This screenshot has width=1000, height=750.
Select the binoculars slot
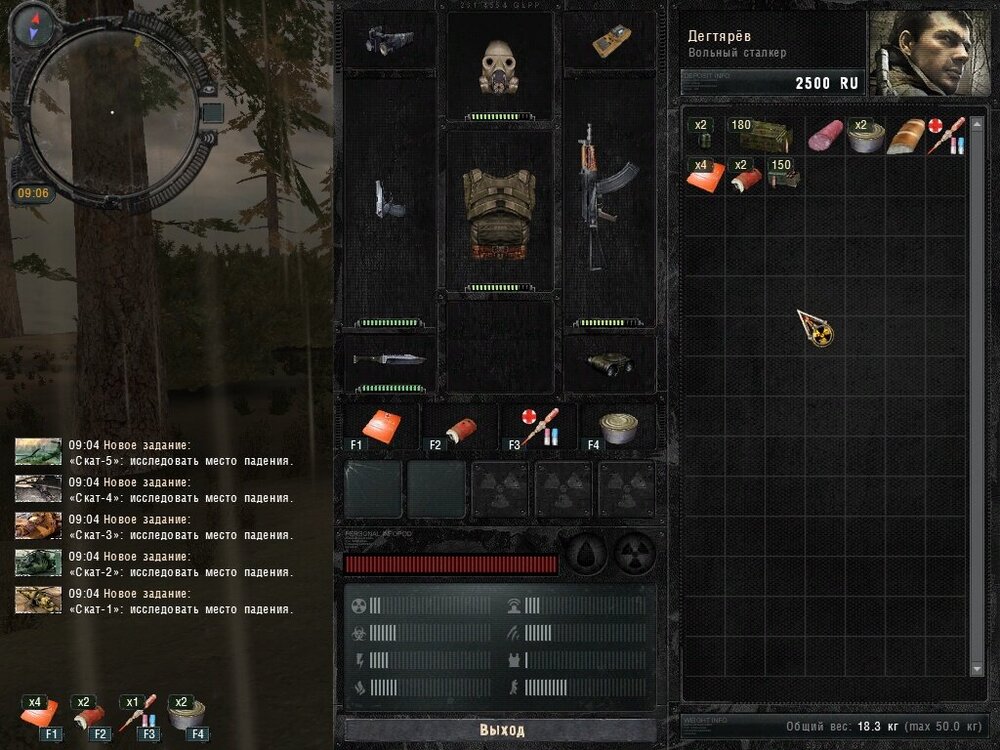(x=609, y=362)
